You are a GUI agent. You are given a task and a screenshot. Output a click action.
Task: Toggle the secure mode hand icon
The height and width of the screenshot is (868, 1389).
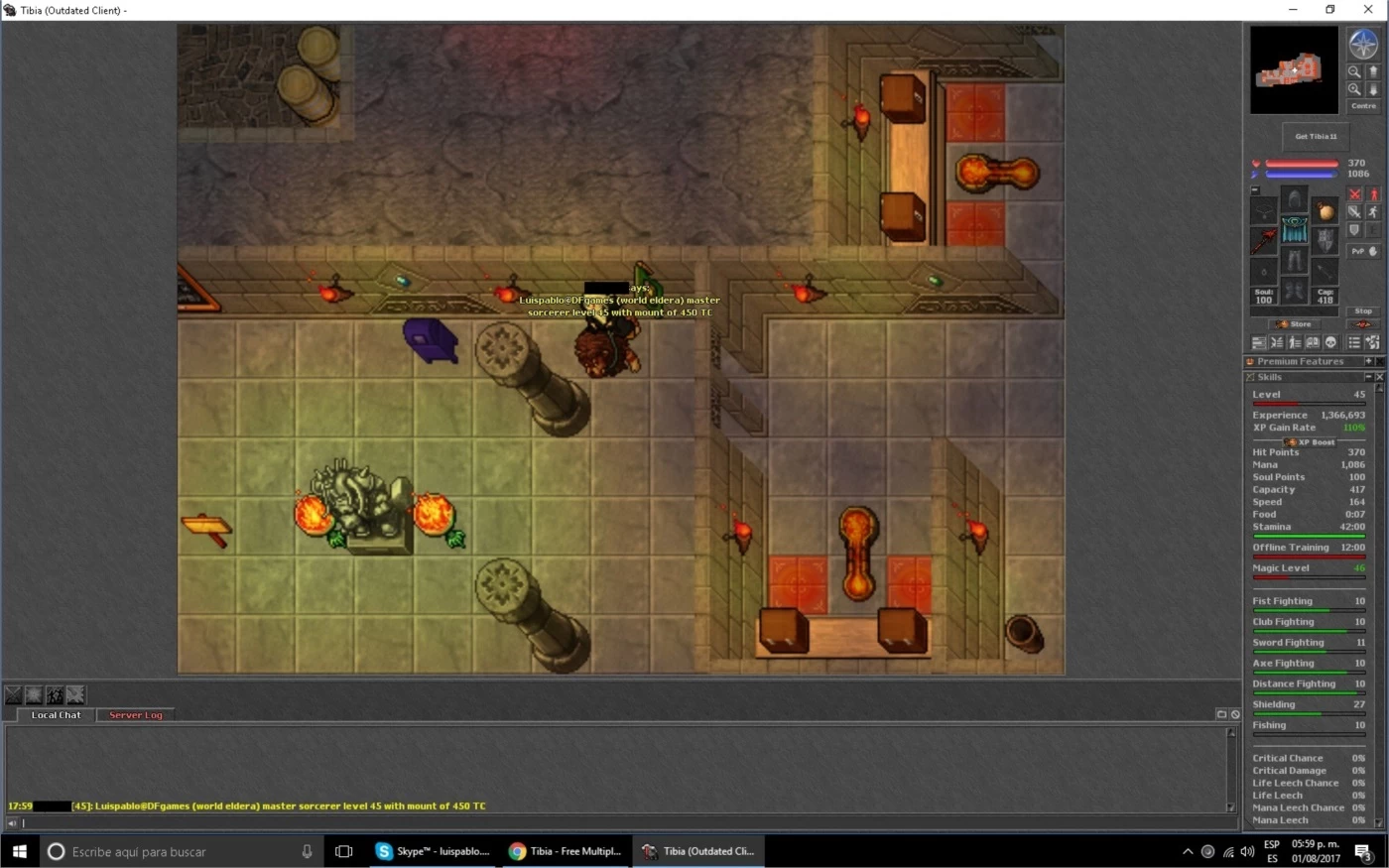tap(1373, 251)
